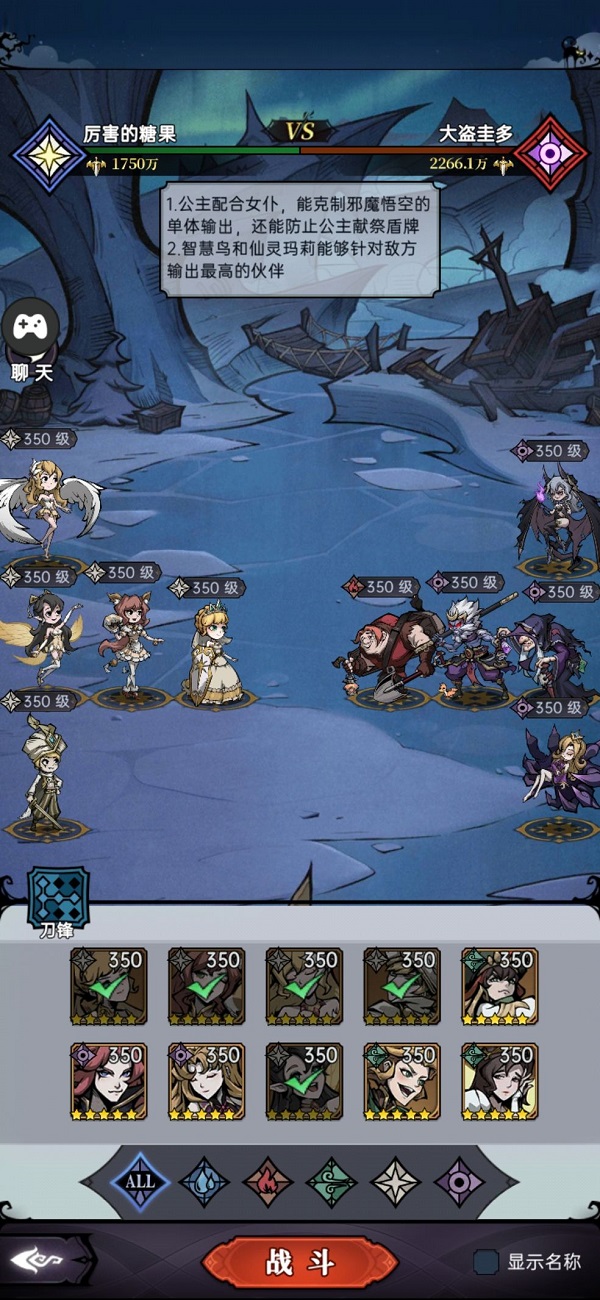Open the 刀锋 formation selector
This screenshot has height=1300, width=600.
click(57, 897)
